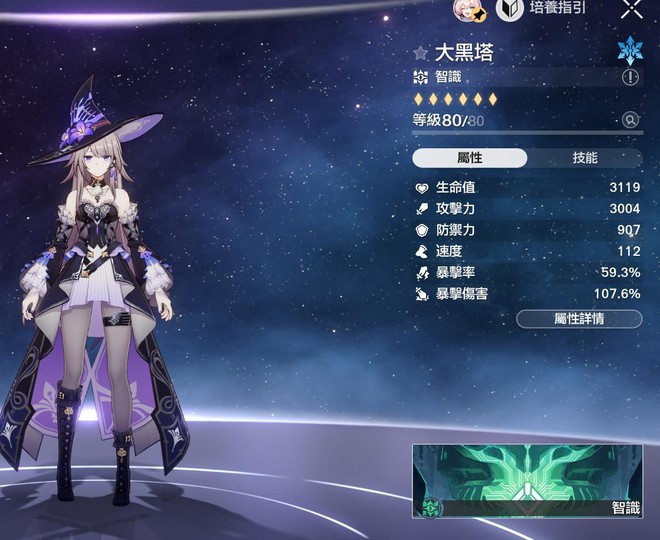Show info via the exclamation mark icon
The height and width of the screenshot is (540, 660).
click(x=630, y=77)
